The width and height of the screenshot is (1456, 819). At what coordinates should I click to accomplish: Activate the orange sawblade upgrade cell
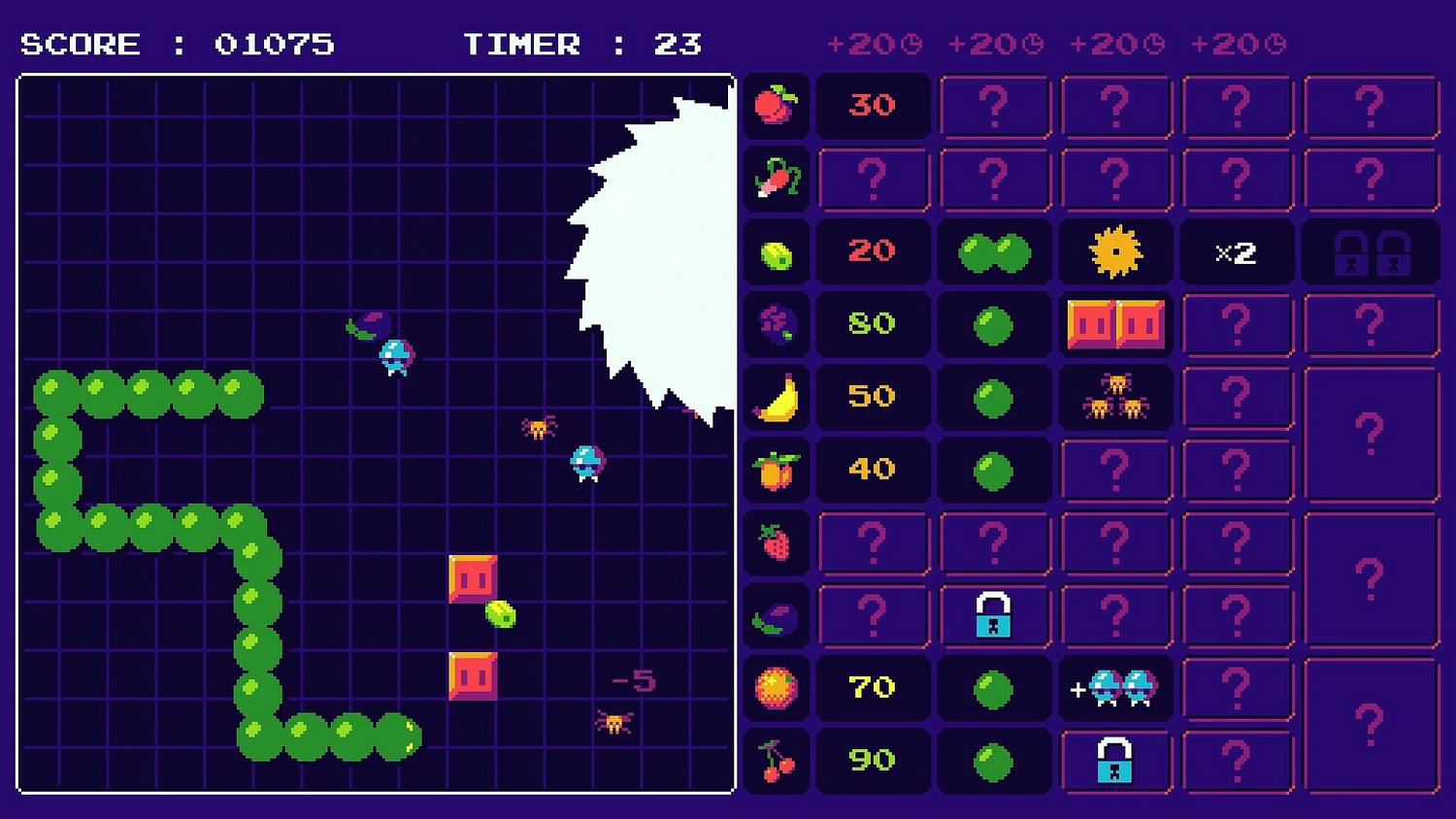(x=1115, y=252)
